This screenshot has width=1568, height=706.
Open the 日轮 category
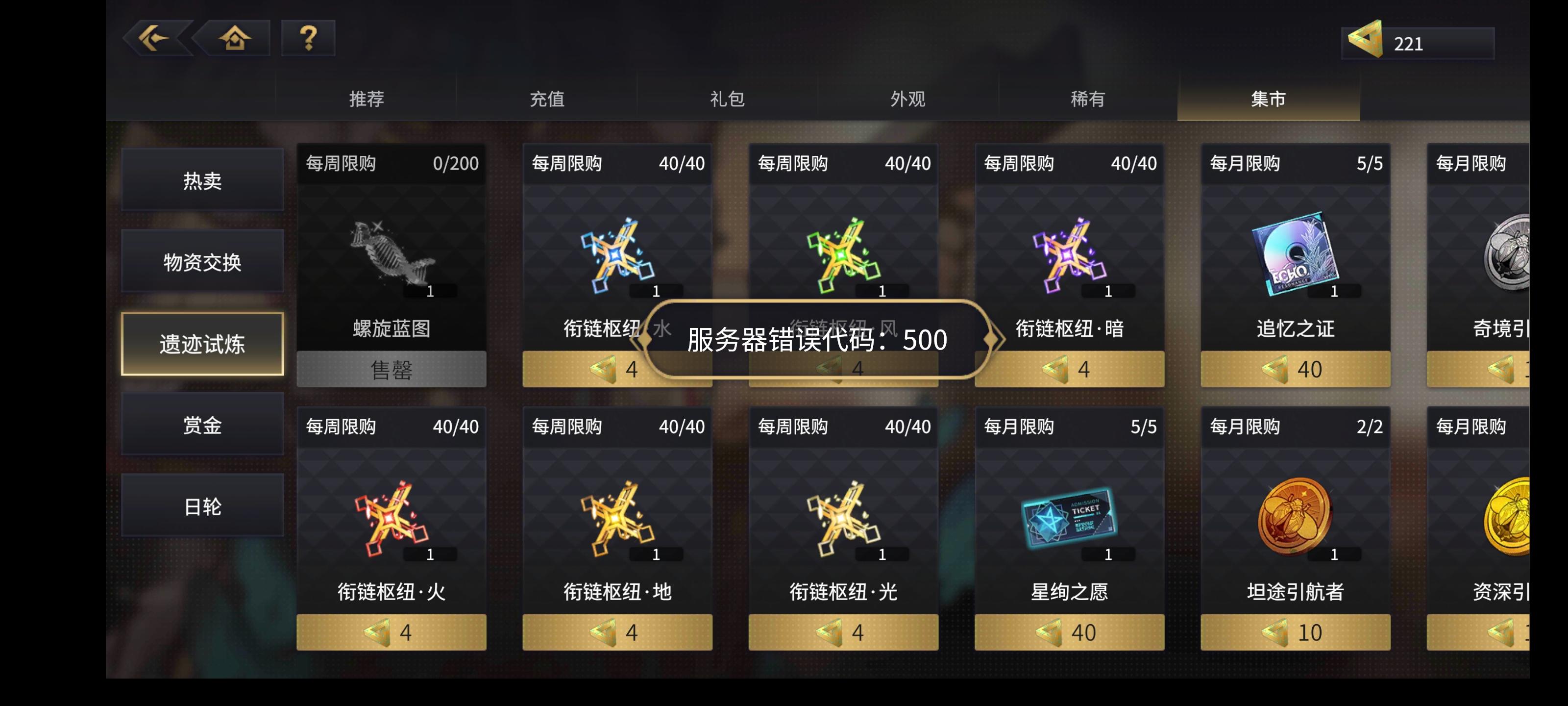tap(202, 506)
